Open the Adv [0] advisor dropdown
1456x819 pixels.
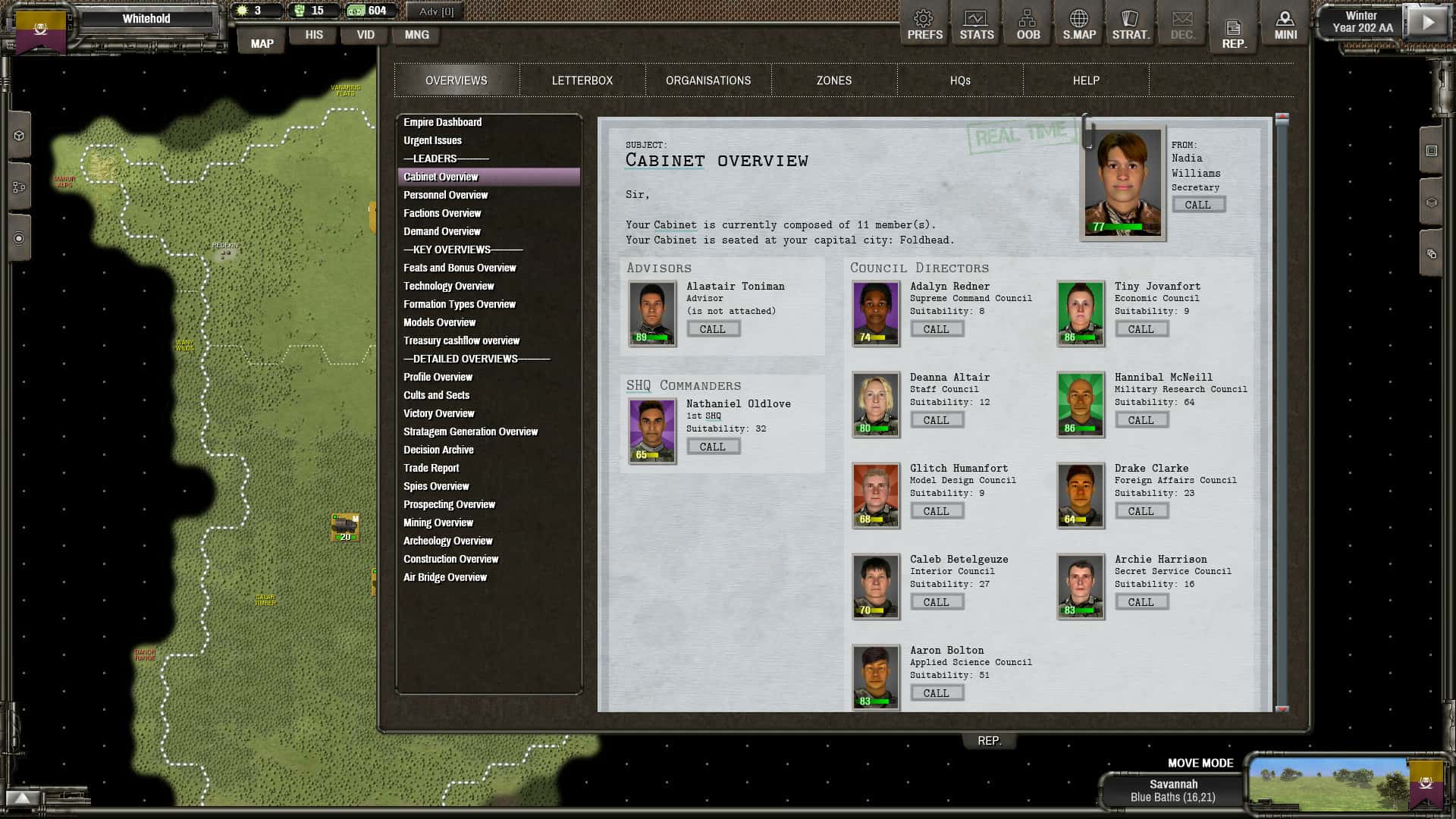pos(433,11)
